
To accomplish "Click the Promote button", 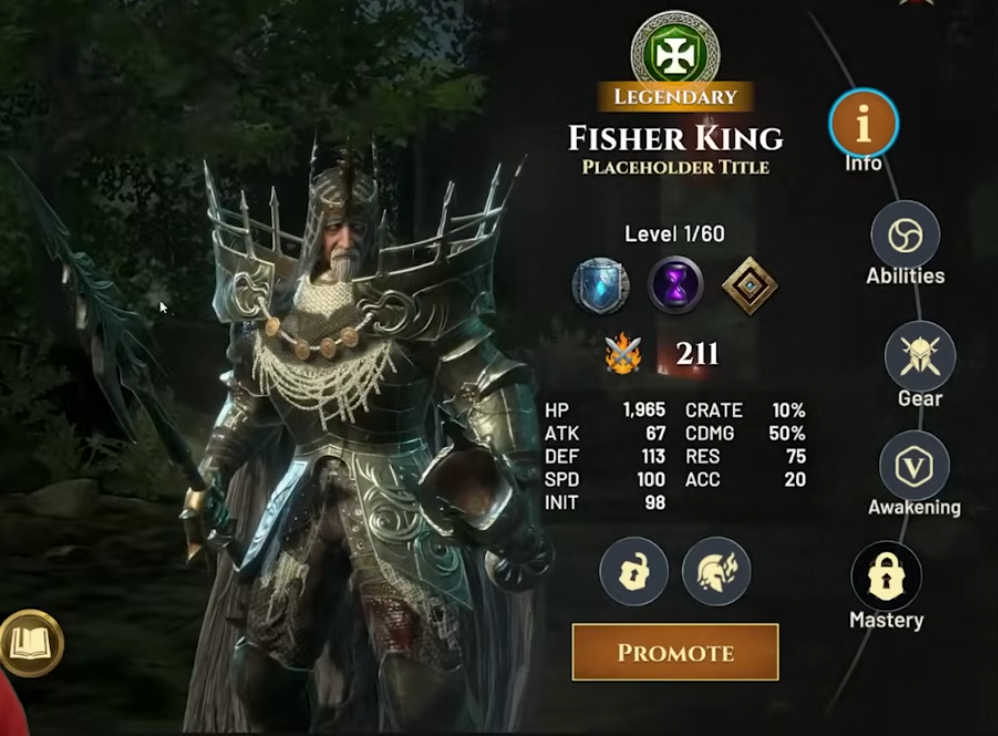I will 675,652.
